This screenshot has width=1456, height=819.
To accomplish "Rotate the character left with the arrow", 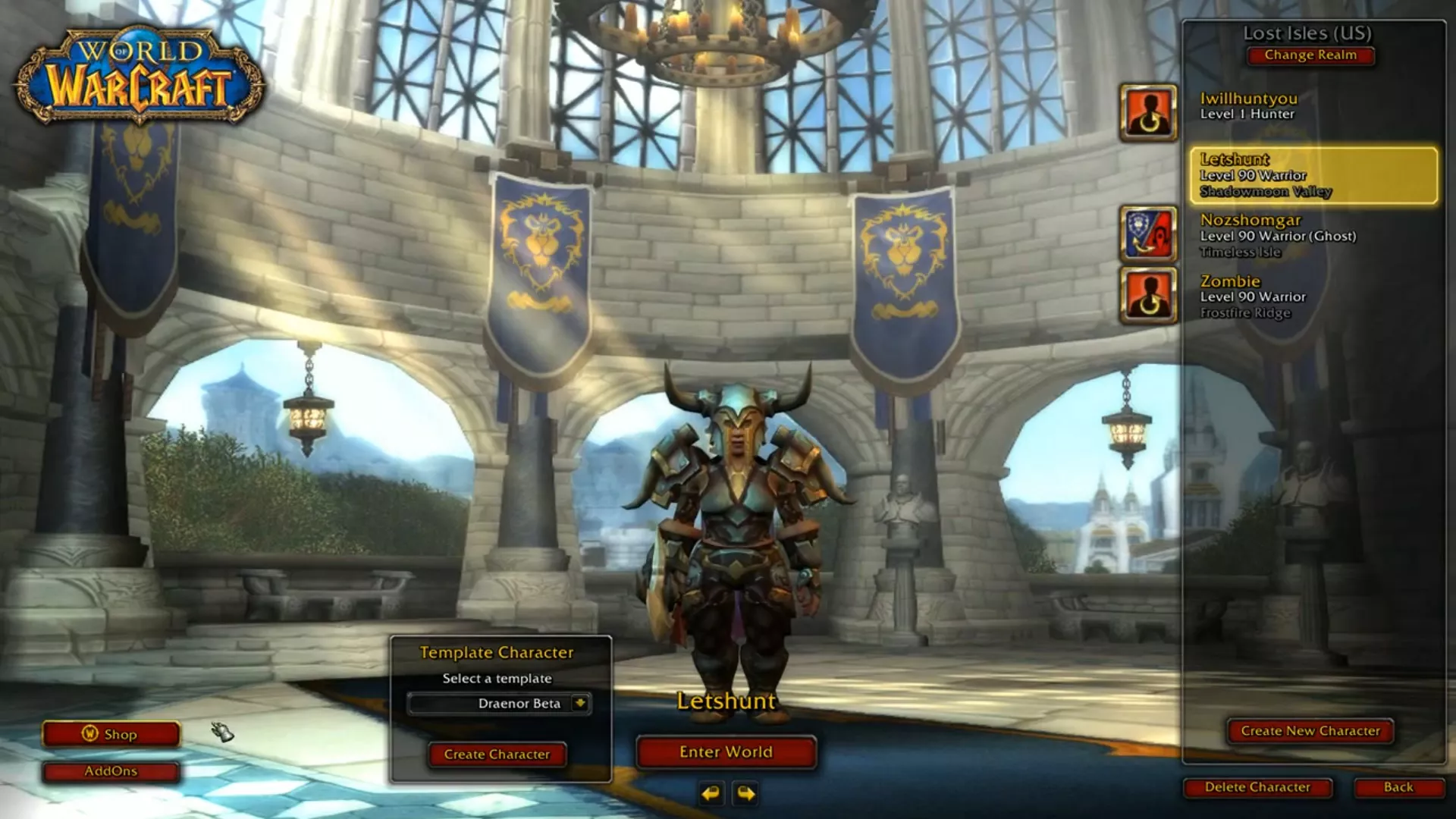I will pyautogui.click(x=711, y=793).
